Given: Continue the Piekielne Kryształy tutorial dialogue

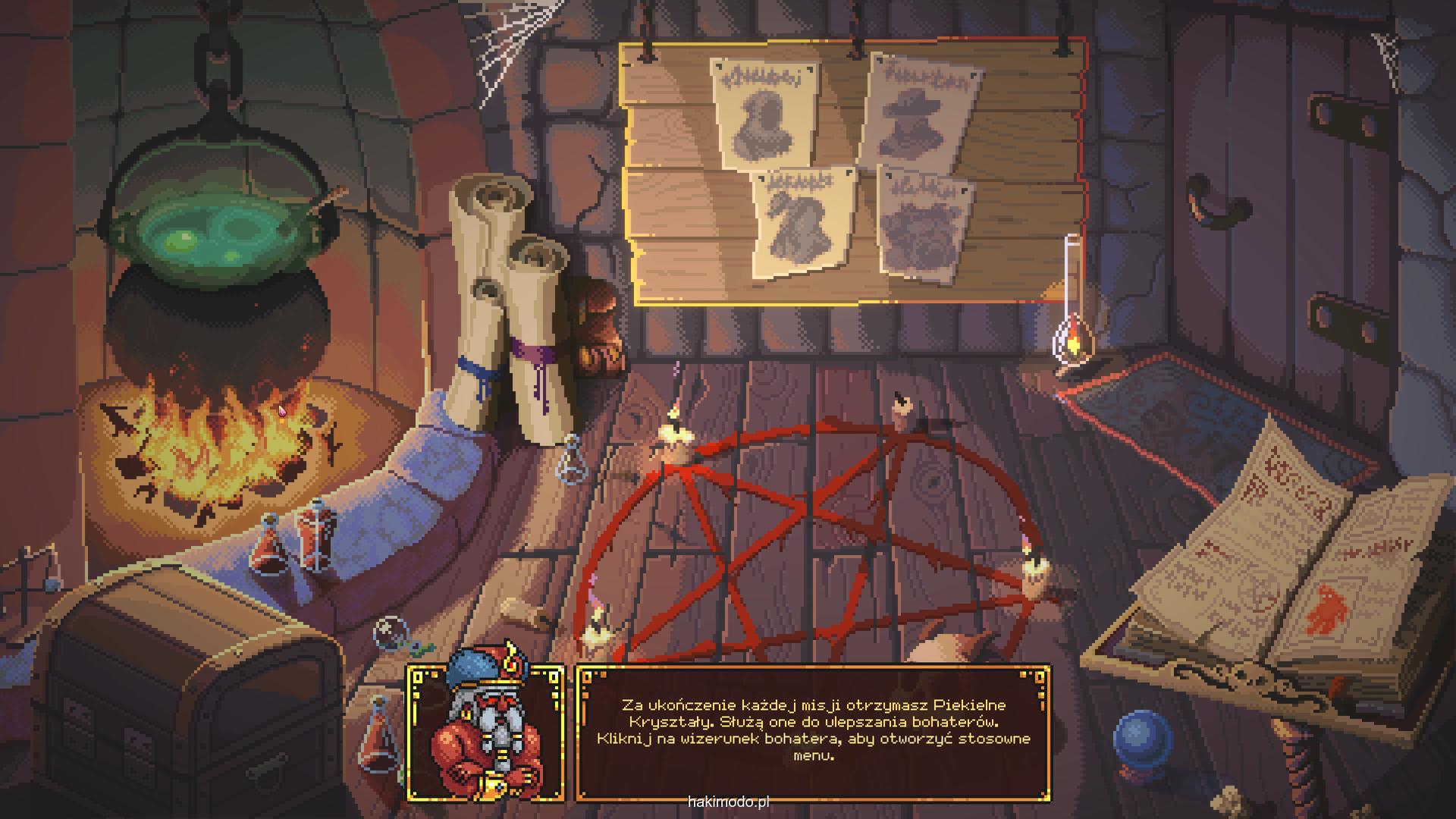Looking at the screenshot, I should coord(813,732).
